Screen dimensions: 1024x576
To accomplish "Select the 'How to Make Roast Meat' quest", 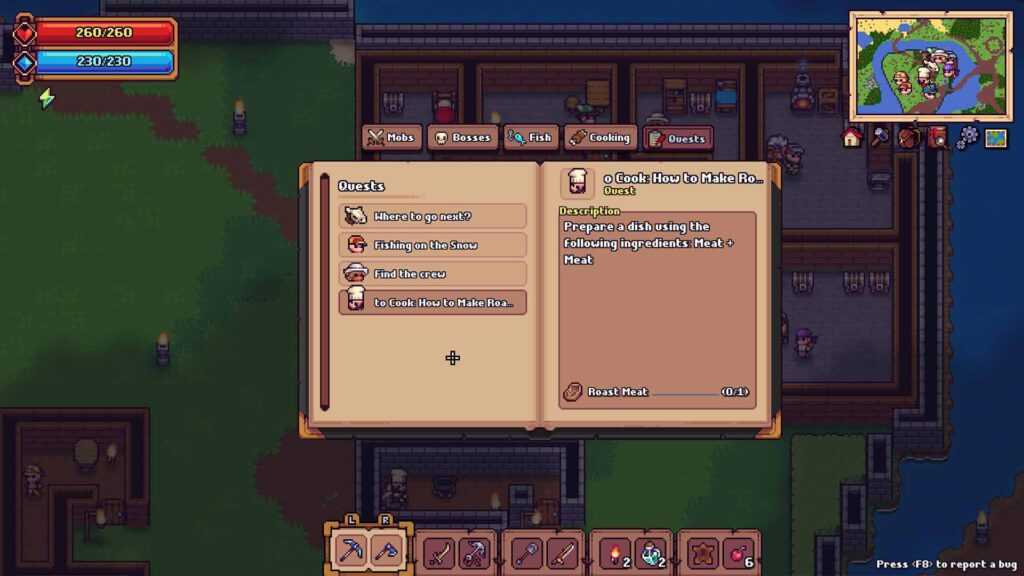I will click(433, 302).
